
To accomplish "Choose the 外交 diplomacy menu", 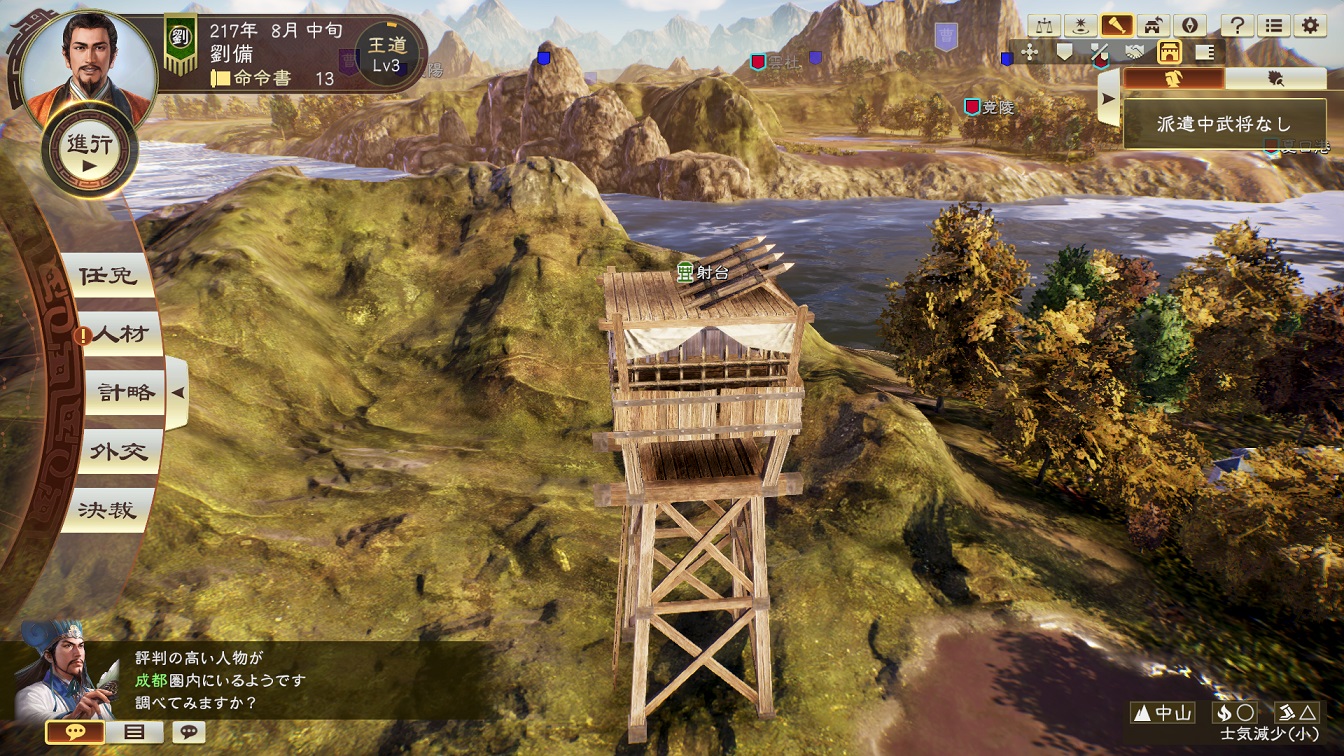I will [x=119, y=452].
